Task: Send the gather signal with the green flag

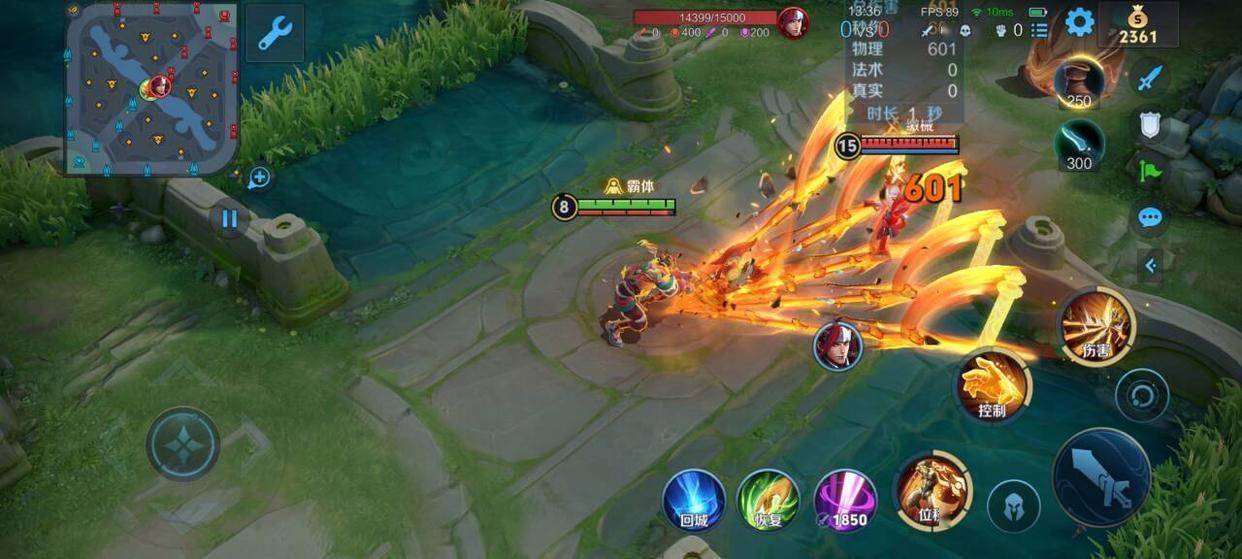Action: pyautogui.click(x=1150, y=170)
